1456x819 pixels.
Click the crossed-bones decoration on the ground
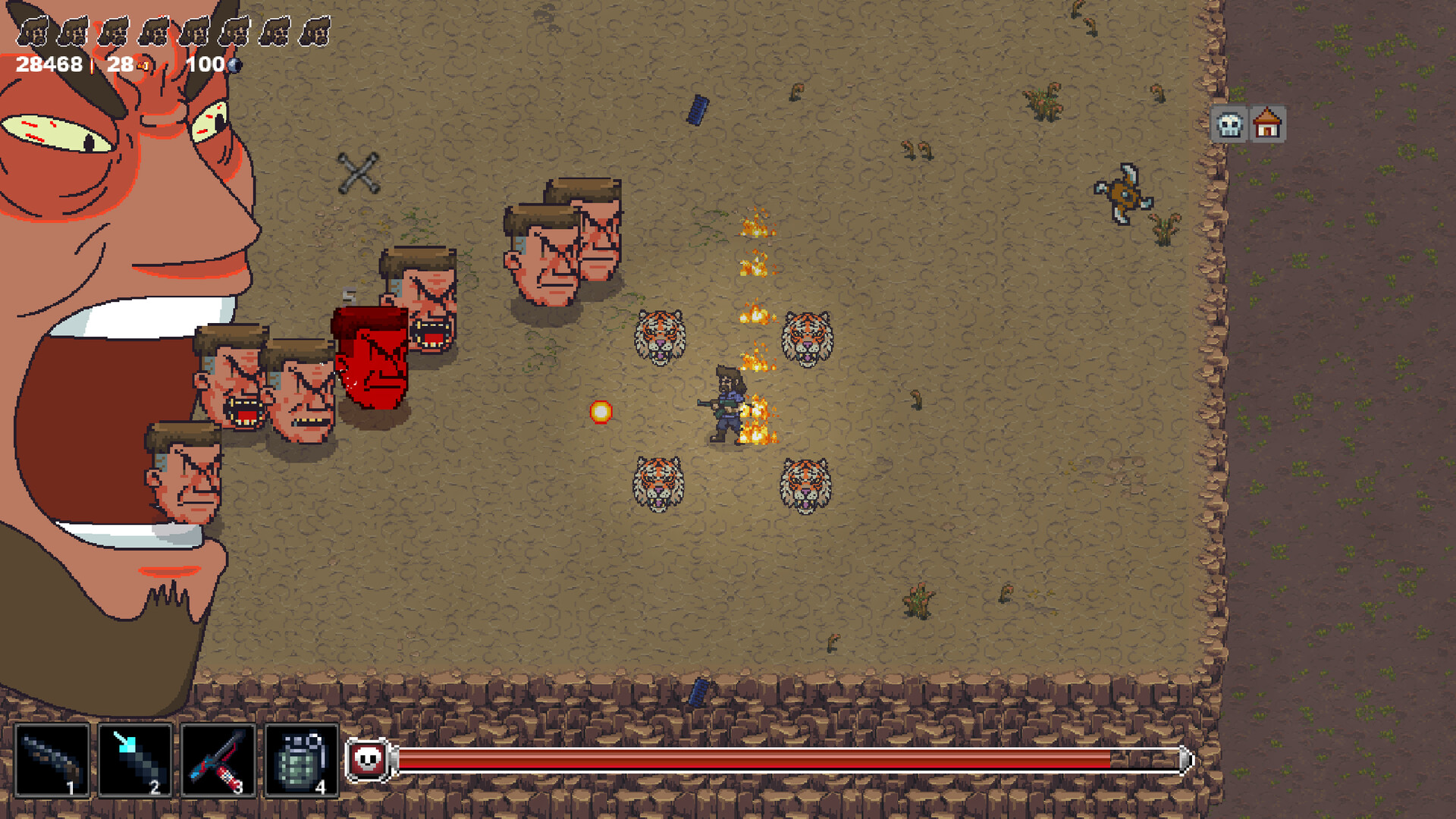tap(359, 171)
